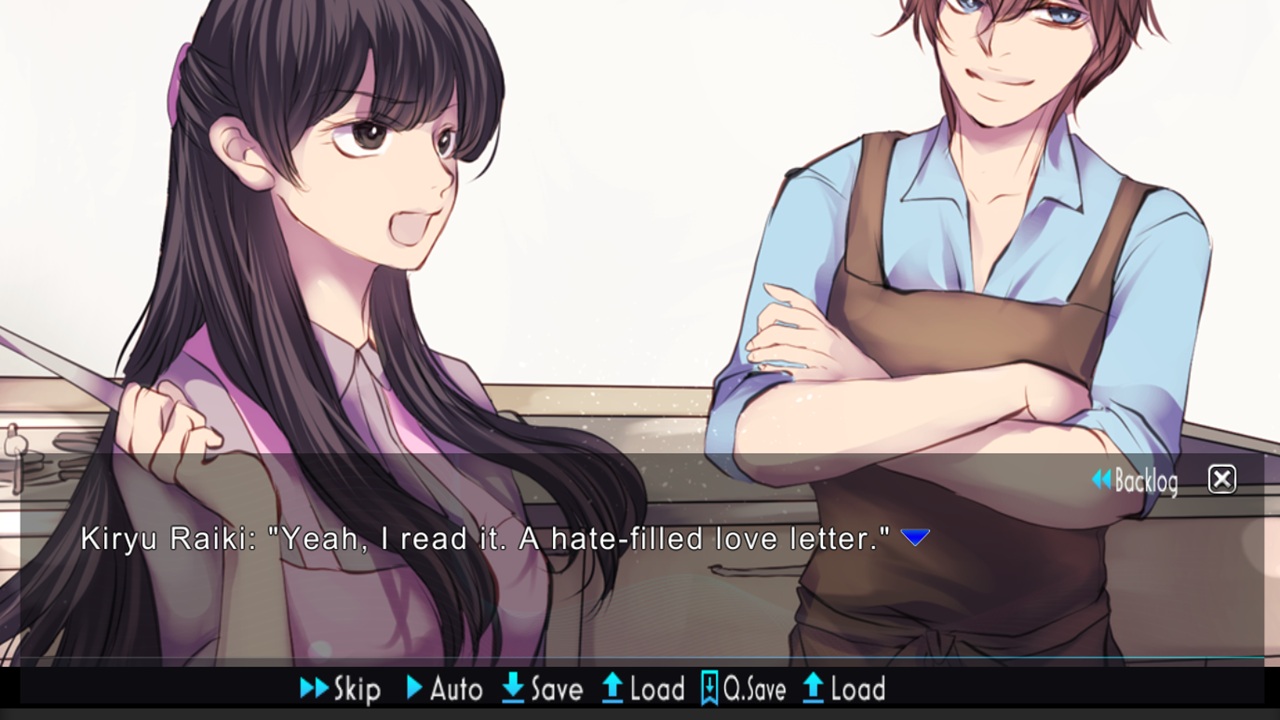Hide the dialogue box with the X
The height and width of the screenshot is (720, 1280).
point(1221,480)
